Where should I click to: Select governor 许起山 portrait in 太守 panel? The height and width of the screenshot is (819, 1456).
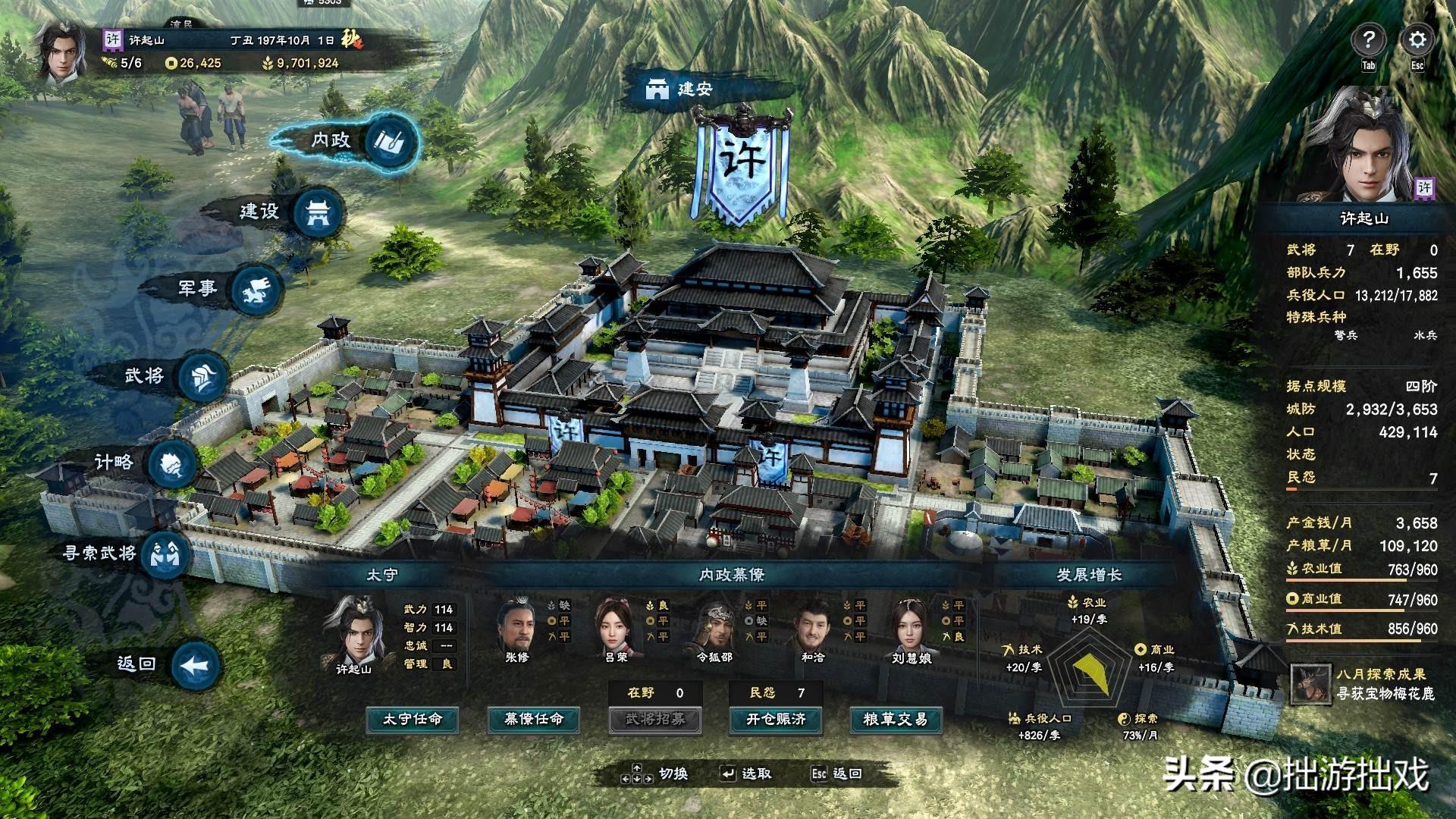coord(355,632)
